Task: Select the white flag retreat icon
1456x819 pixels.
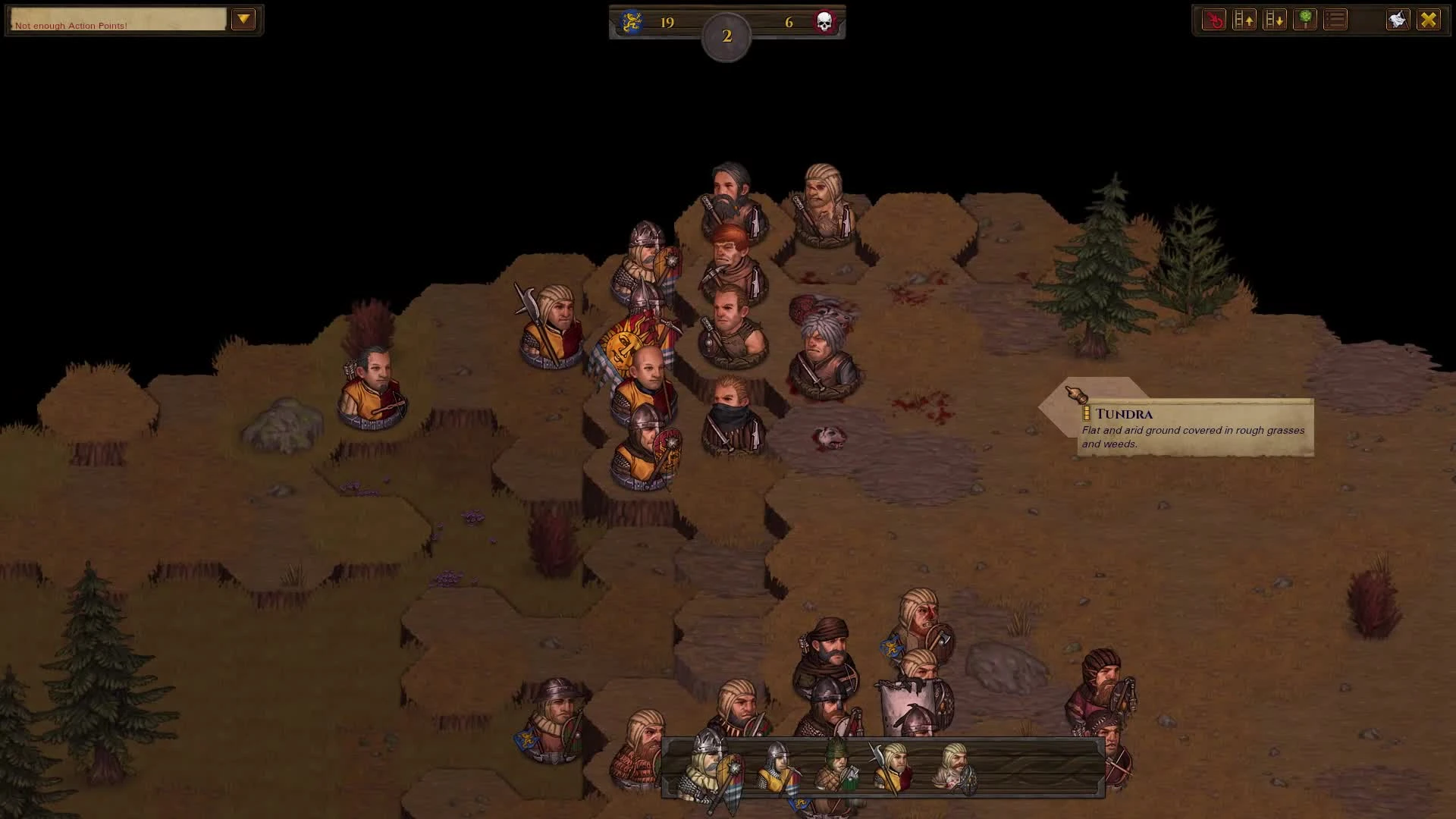Action: coord(1398,20)
